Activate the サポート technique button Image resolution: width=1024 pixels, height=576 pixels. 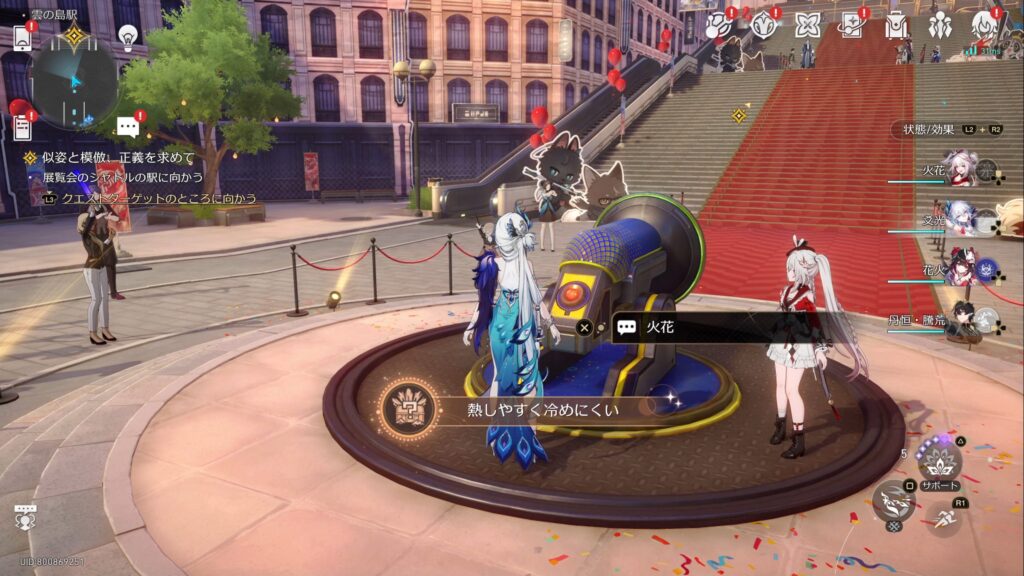tap(940, 461)
